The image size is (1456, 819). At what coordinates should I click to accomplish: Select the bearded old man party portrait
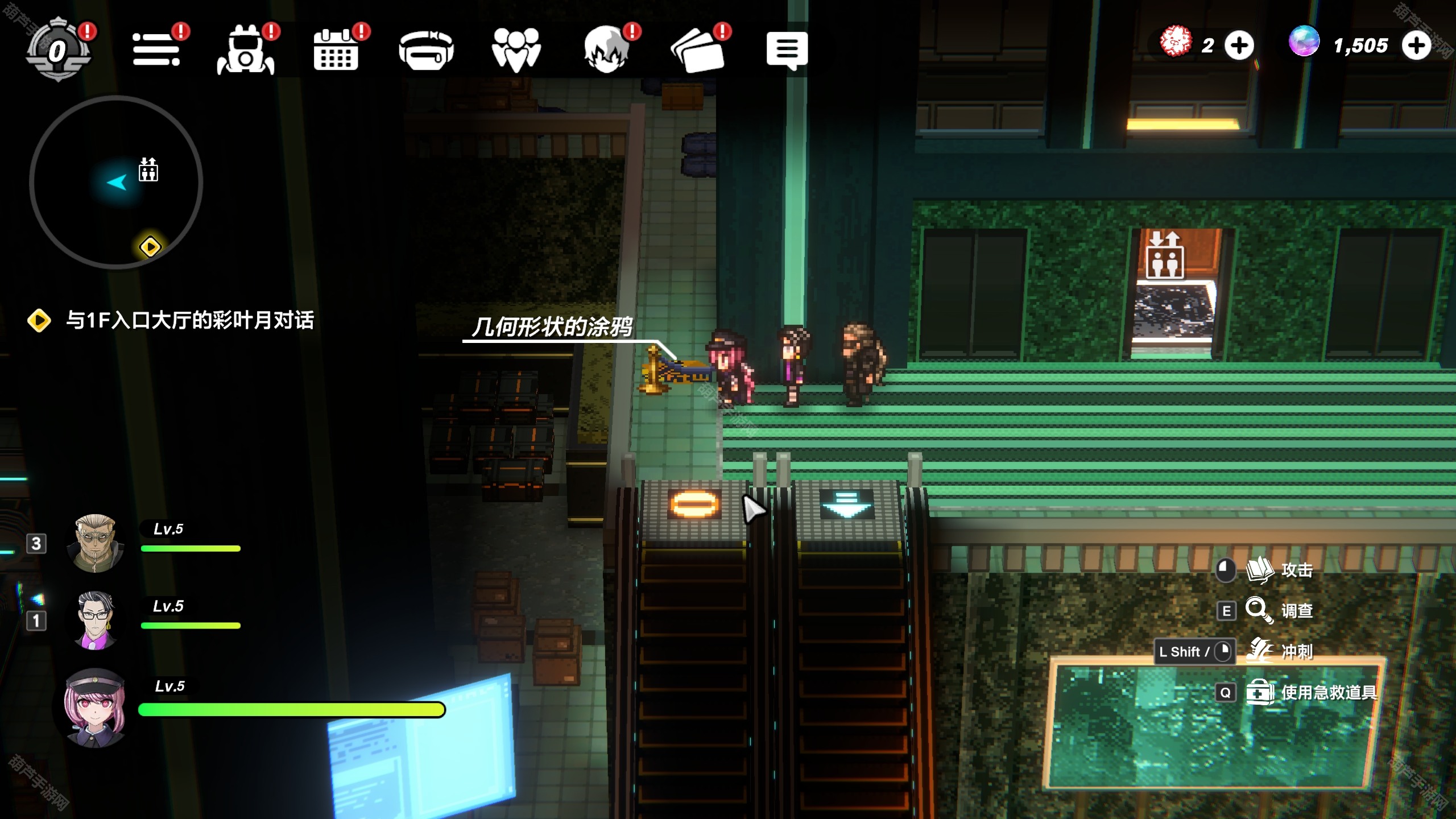pos(95,542)
